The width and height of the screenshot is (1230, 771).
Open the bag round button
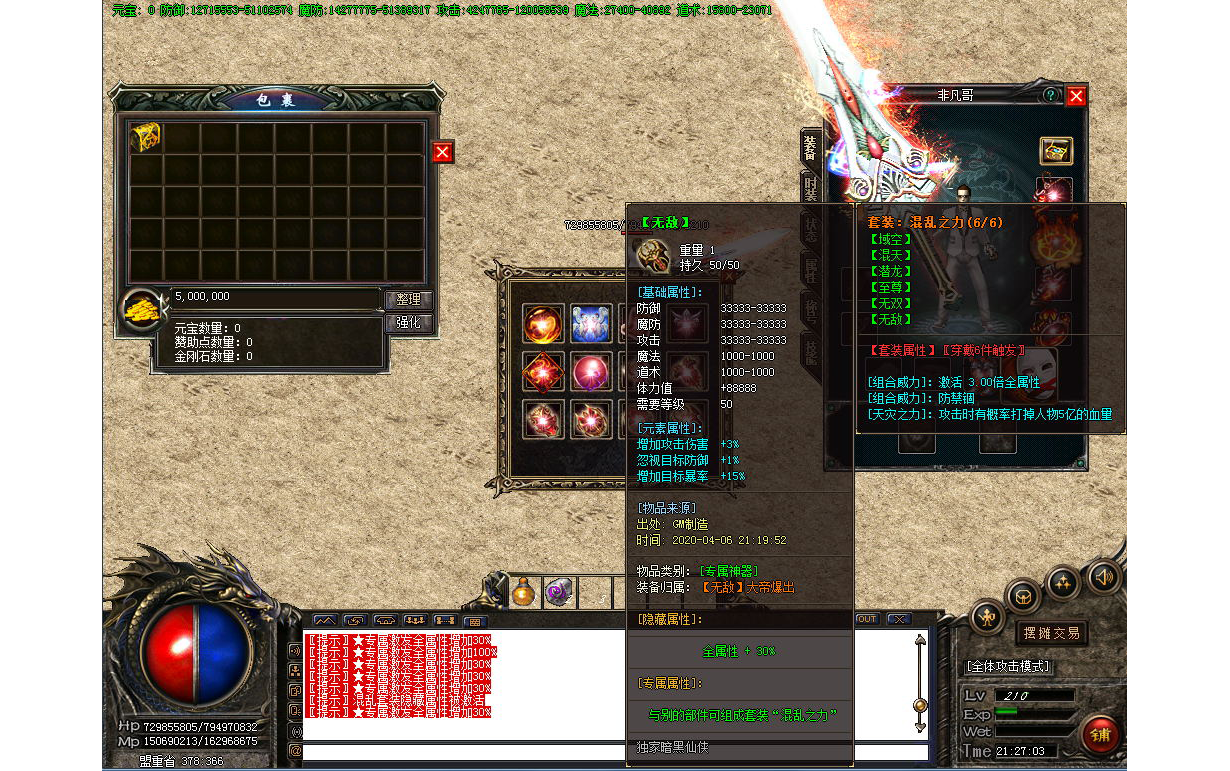tap(1022, 596)
